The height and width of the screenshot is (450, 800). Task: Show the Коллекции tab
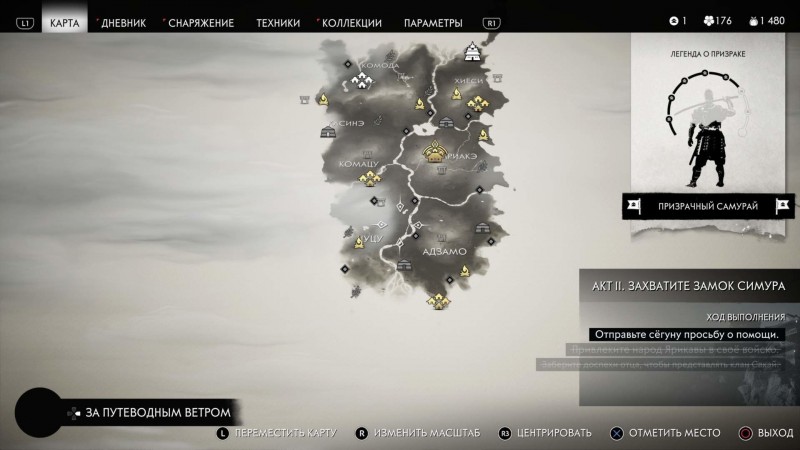(x=352, y=22)
